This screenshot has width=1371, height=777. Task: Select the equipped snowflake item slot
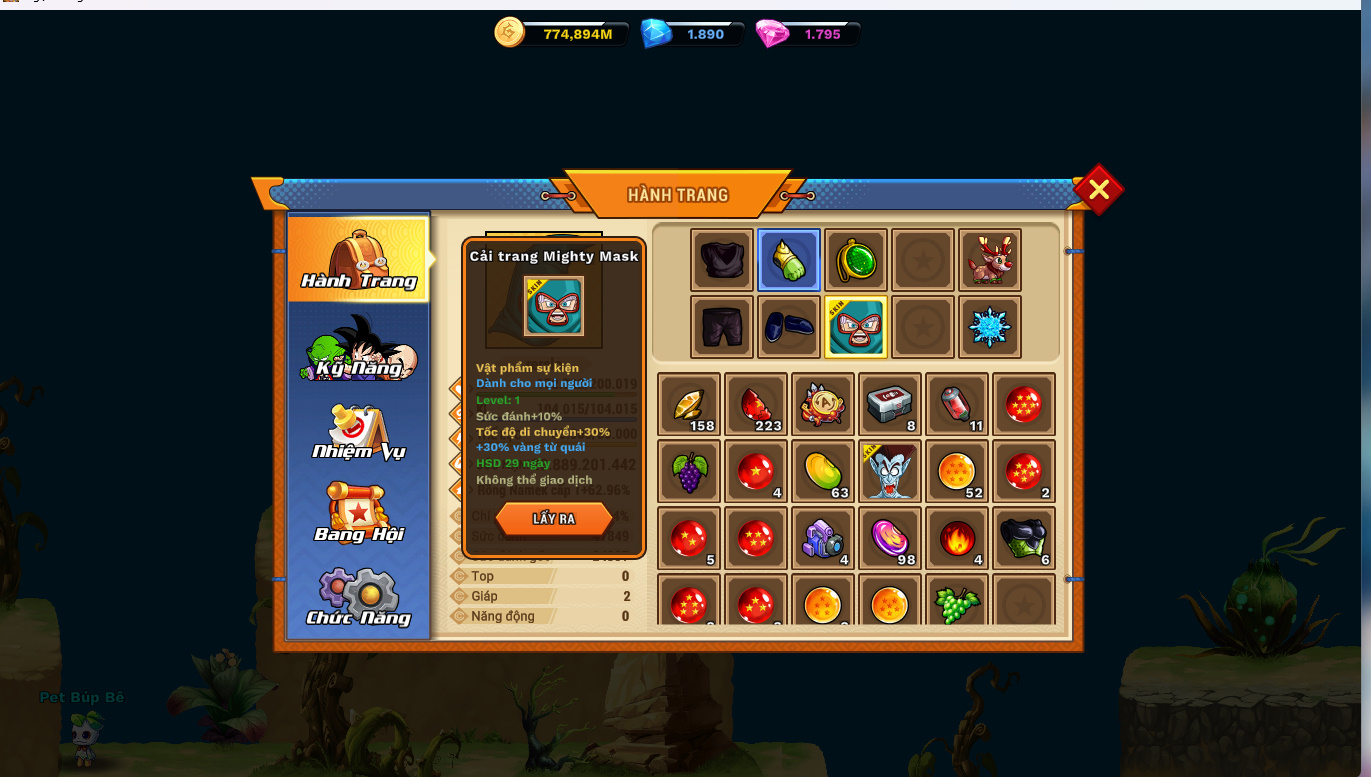(x=990, y=327)
